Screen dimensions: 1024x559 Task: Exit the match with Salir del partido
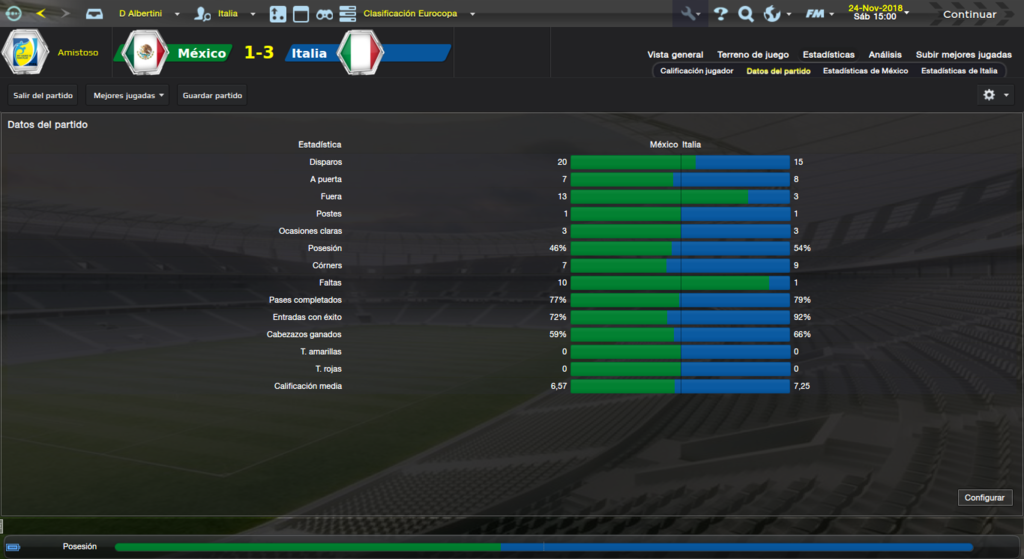[x=43, y=95]
